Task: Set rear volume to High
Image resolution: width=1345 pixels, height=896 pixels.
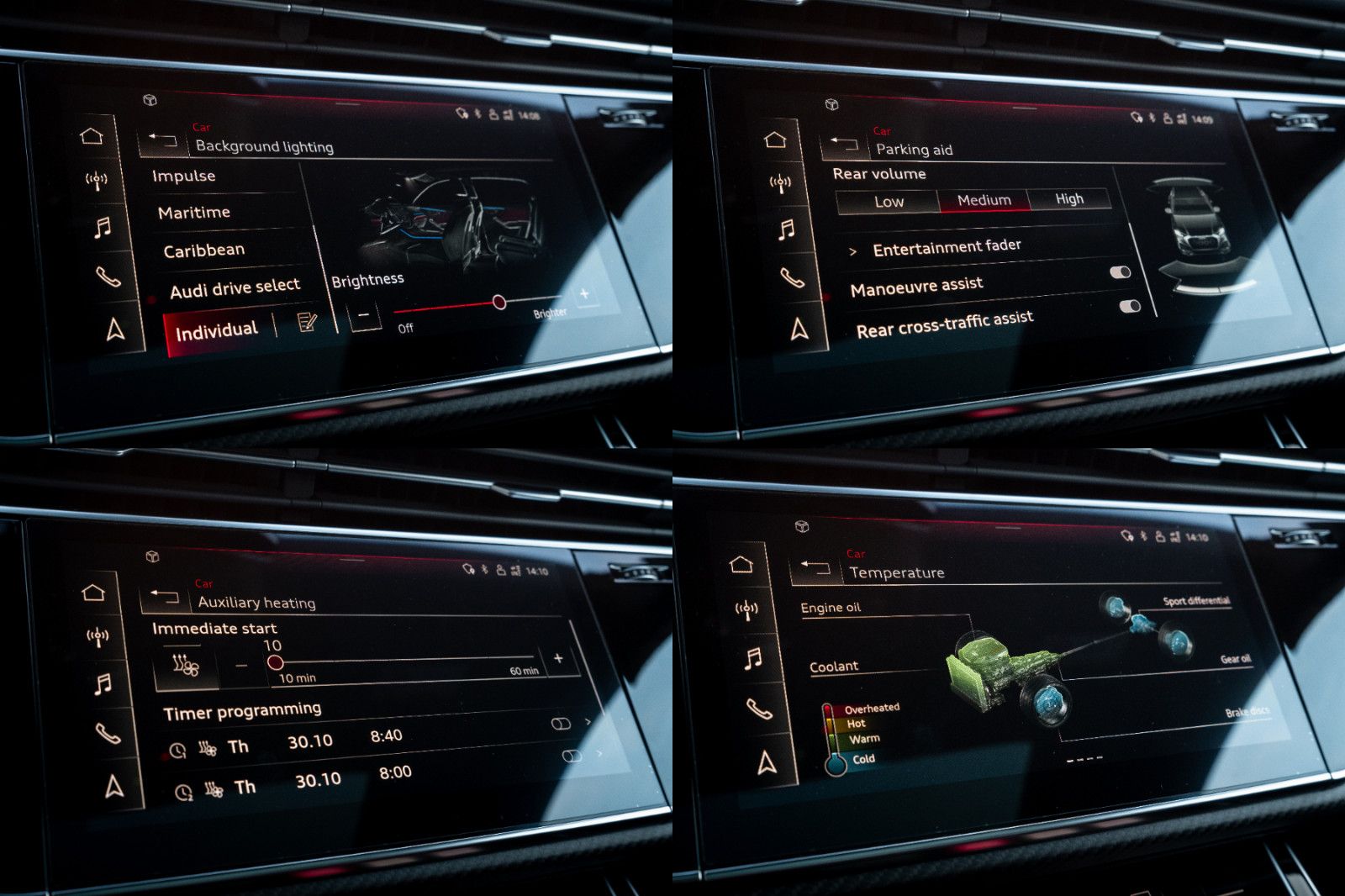Action: click(1069, 198)
